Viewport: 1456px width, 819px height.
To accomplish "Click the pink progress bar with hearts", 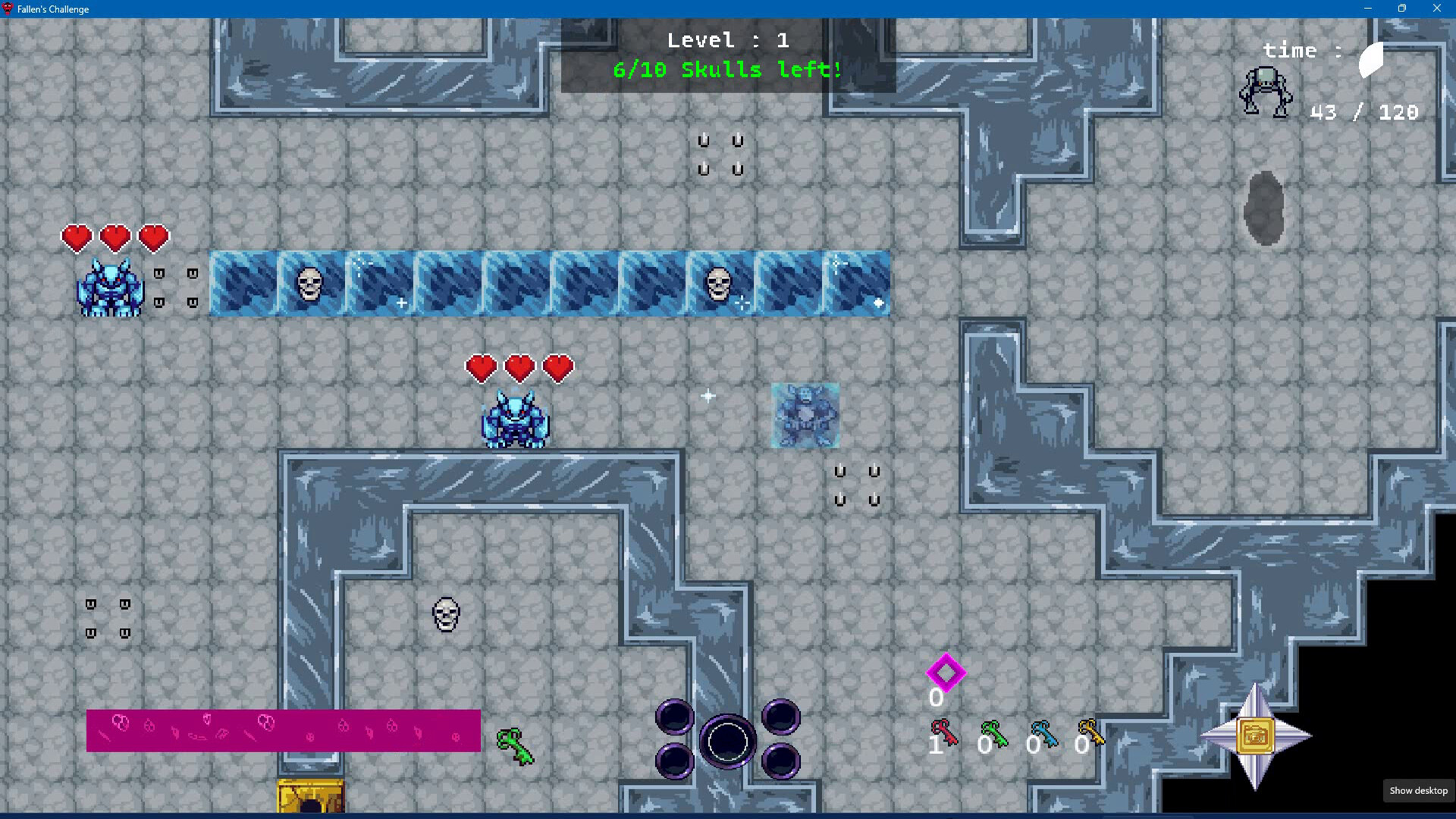I will [x=284, y=730].
